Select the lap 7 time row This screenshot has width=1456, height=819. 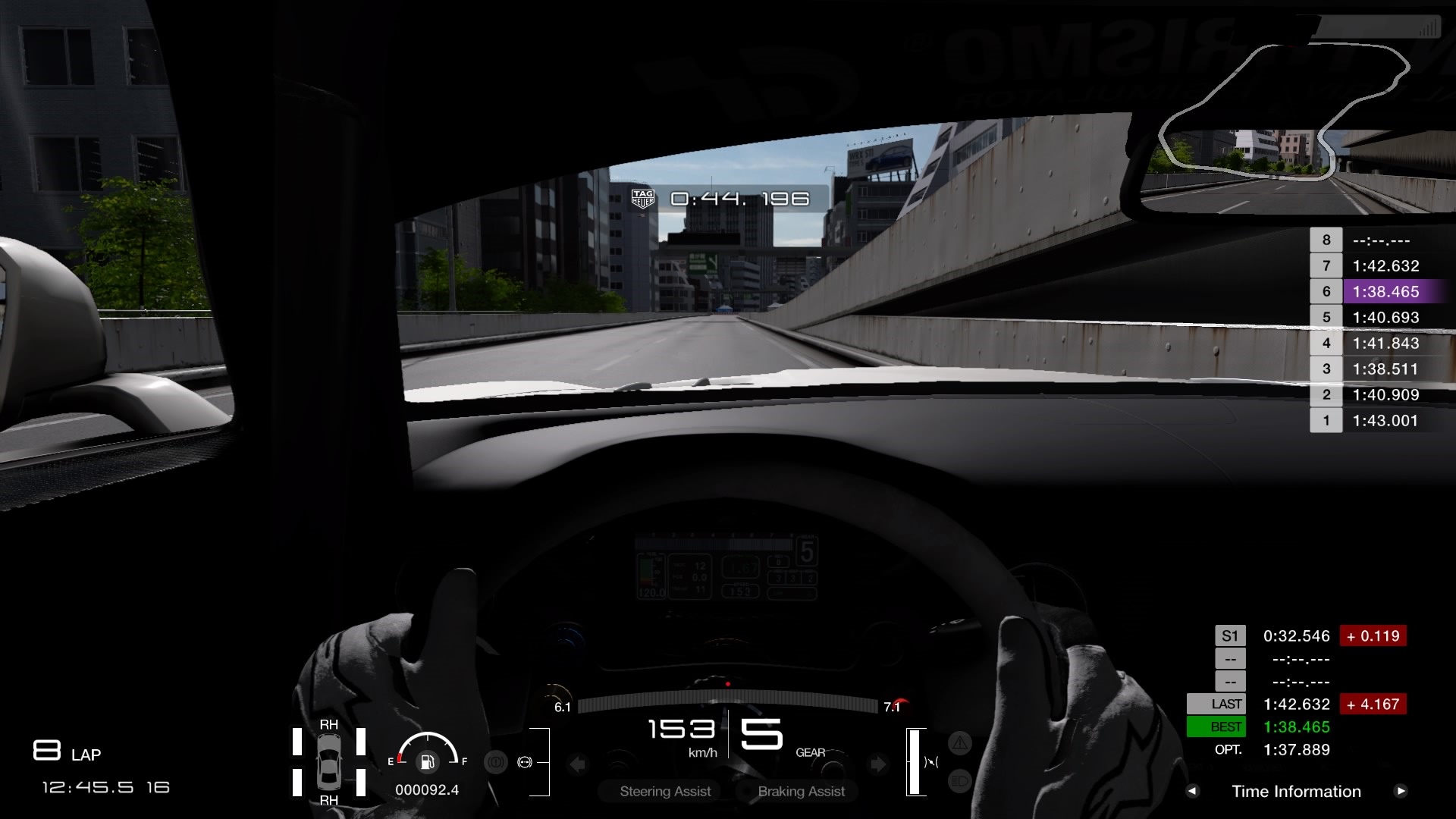1385,266
